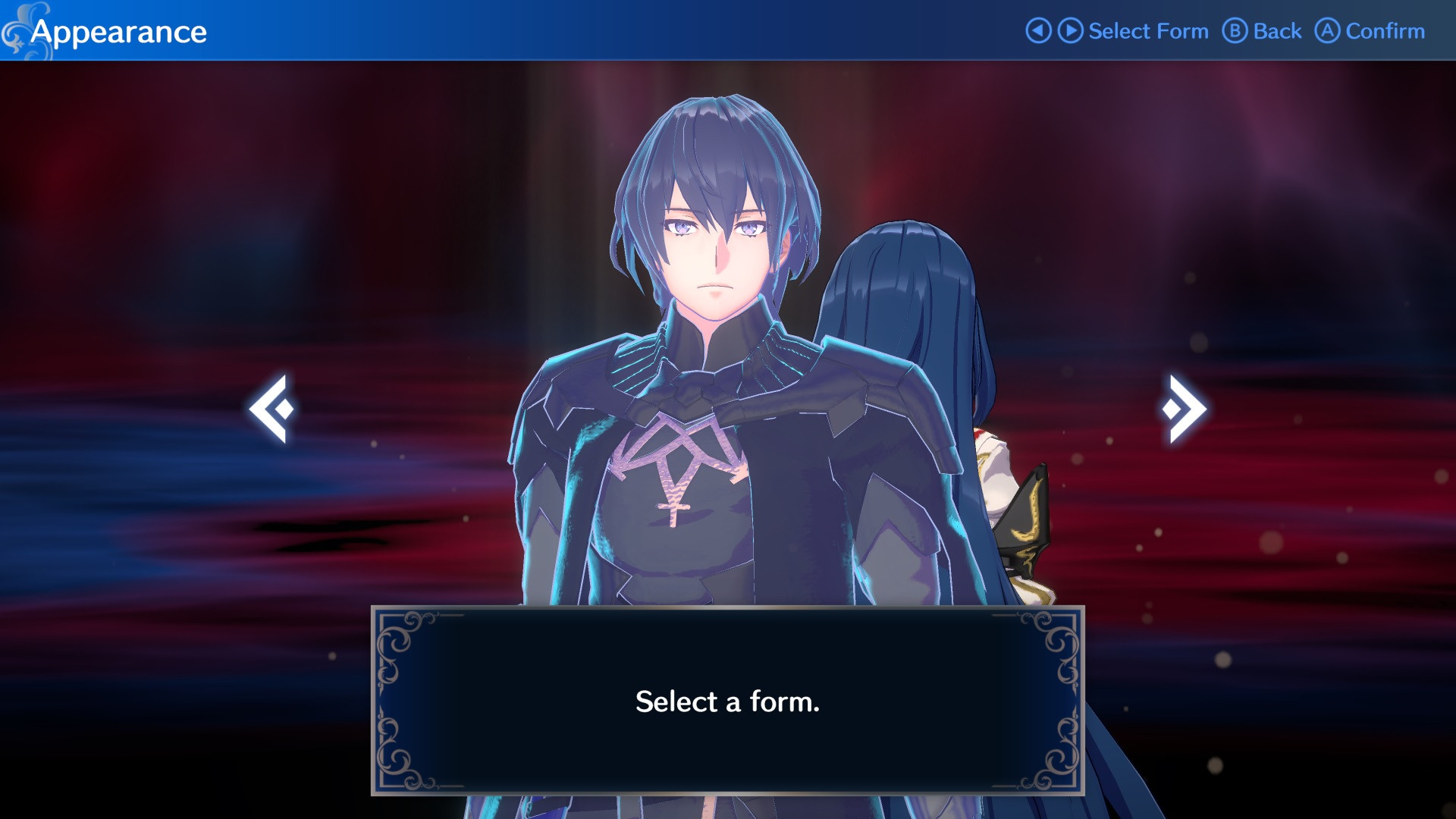Click the left circle arrow icon near Select Form
The height and width of the screenshot is (819, 1456).
[x=1039, y=31]
